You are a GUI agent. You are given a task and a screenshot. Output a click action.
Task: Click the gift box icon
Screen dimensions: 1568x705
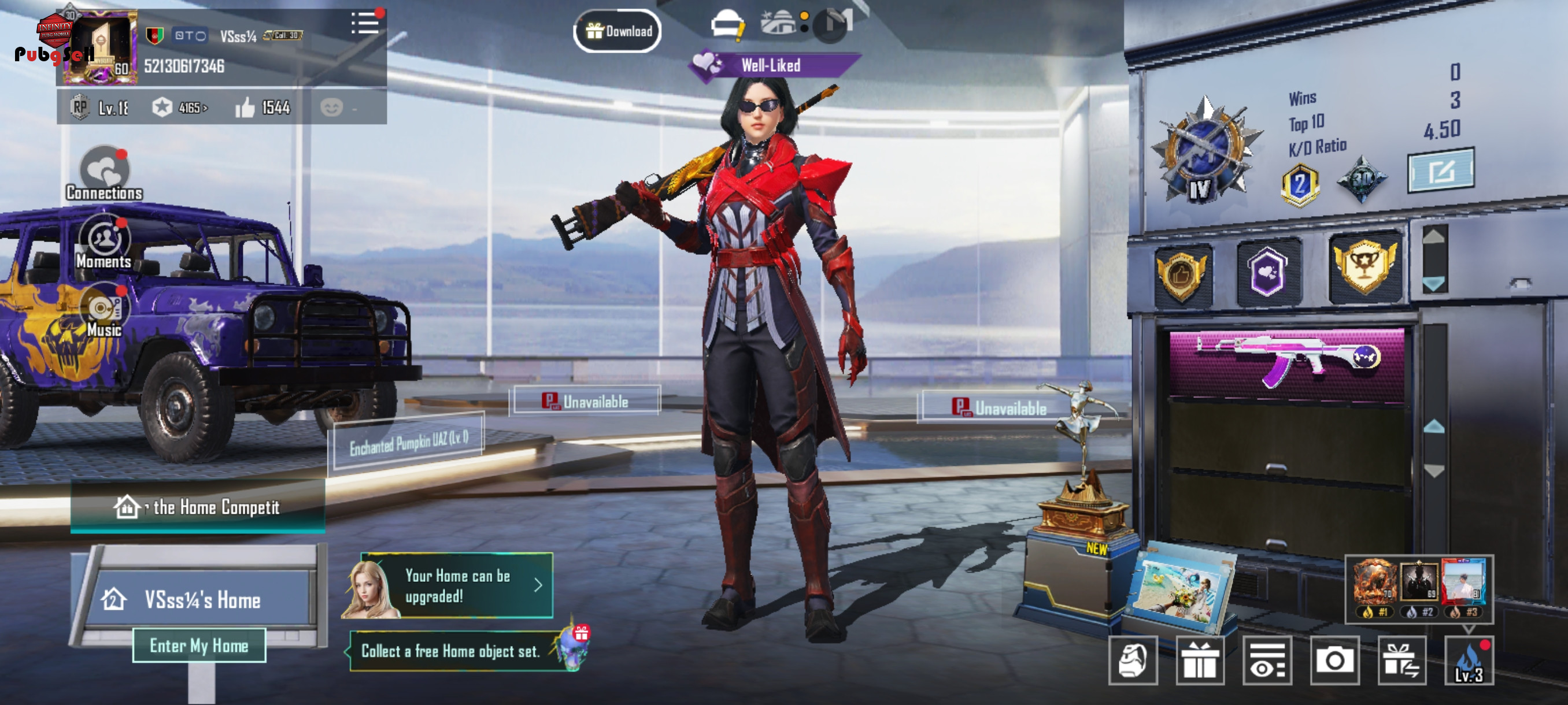tap(1200, 660)
